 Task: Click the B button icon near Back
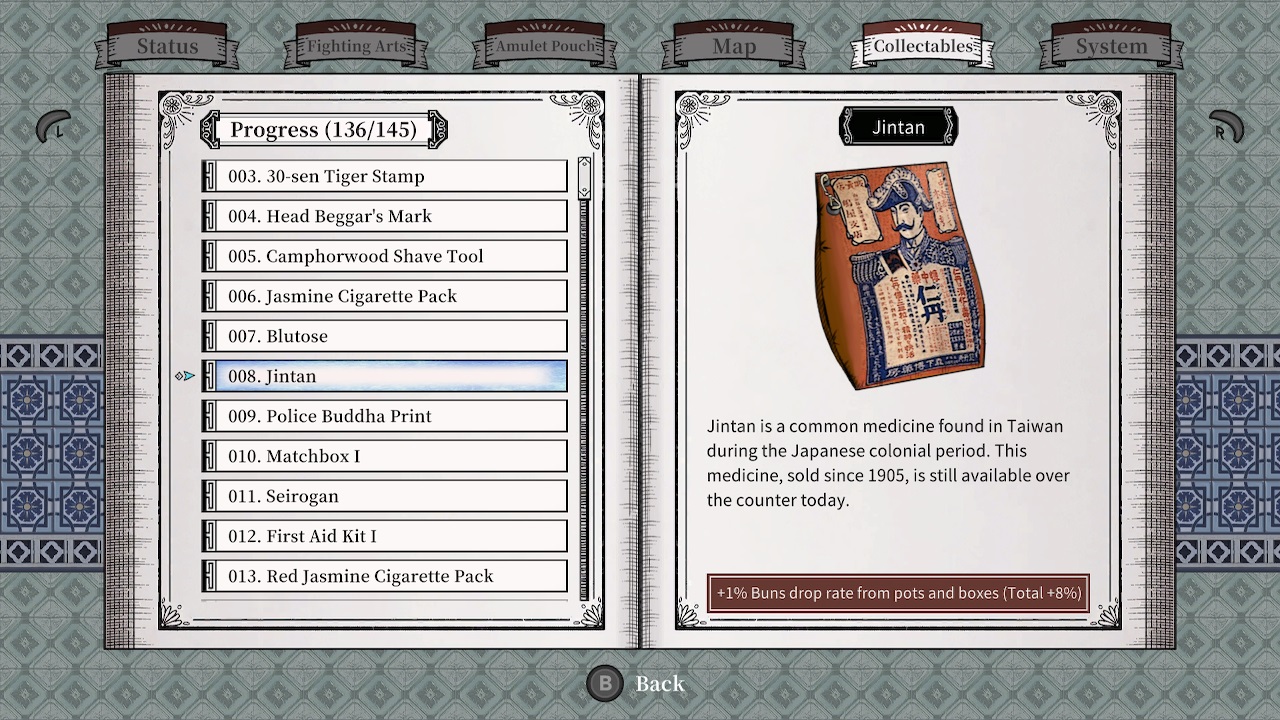(604, 684)
